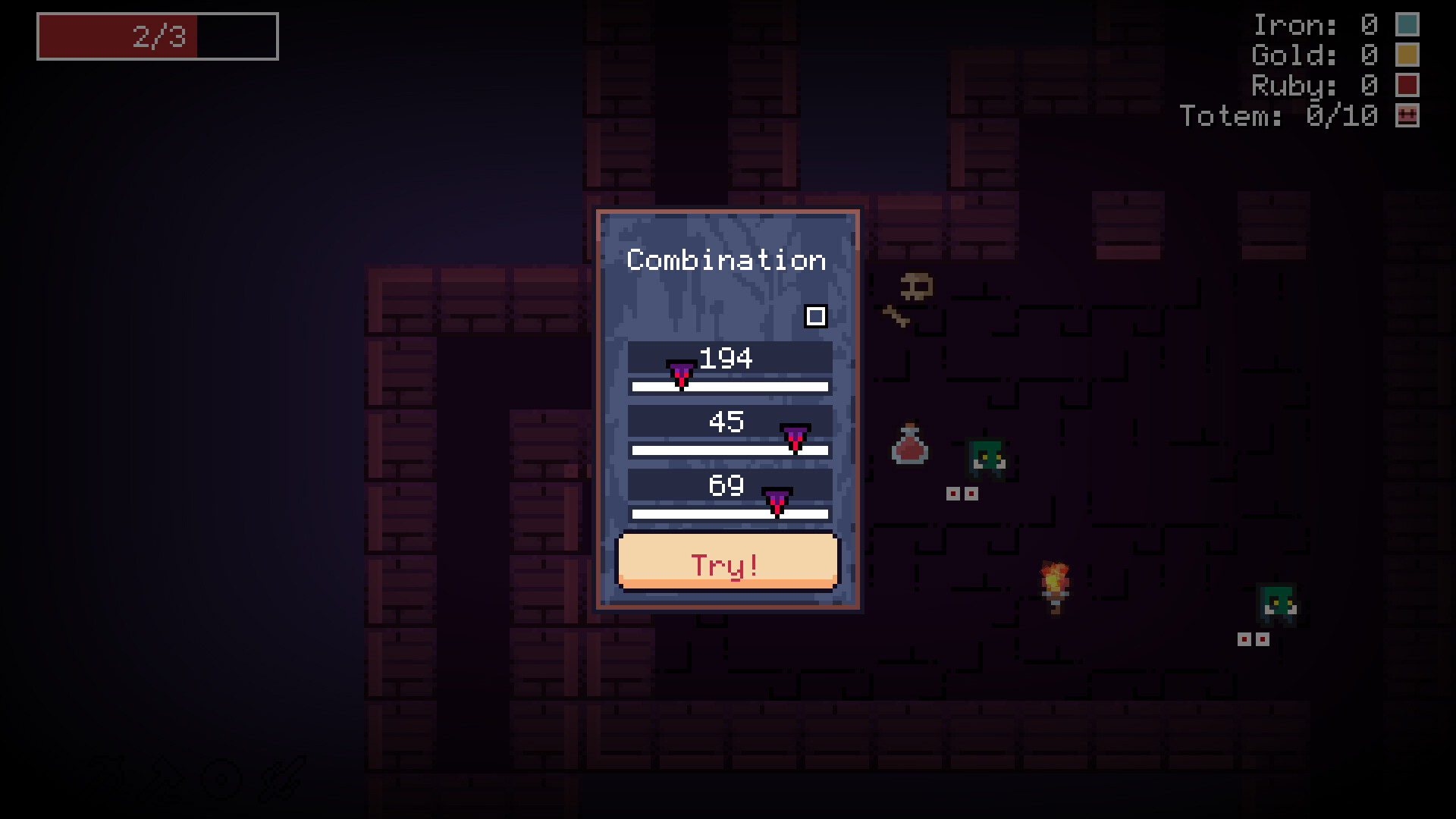Image resolution: width=1456 pixels, height=819 pixels.
Task: Select the circular target ability icon
Action: [x=221, y=777]
